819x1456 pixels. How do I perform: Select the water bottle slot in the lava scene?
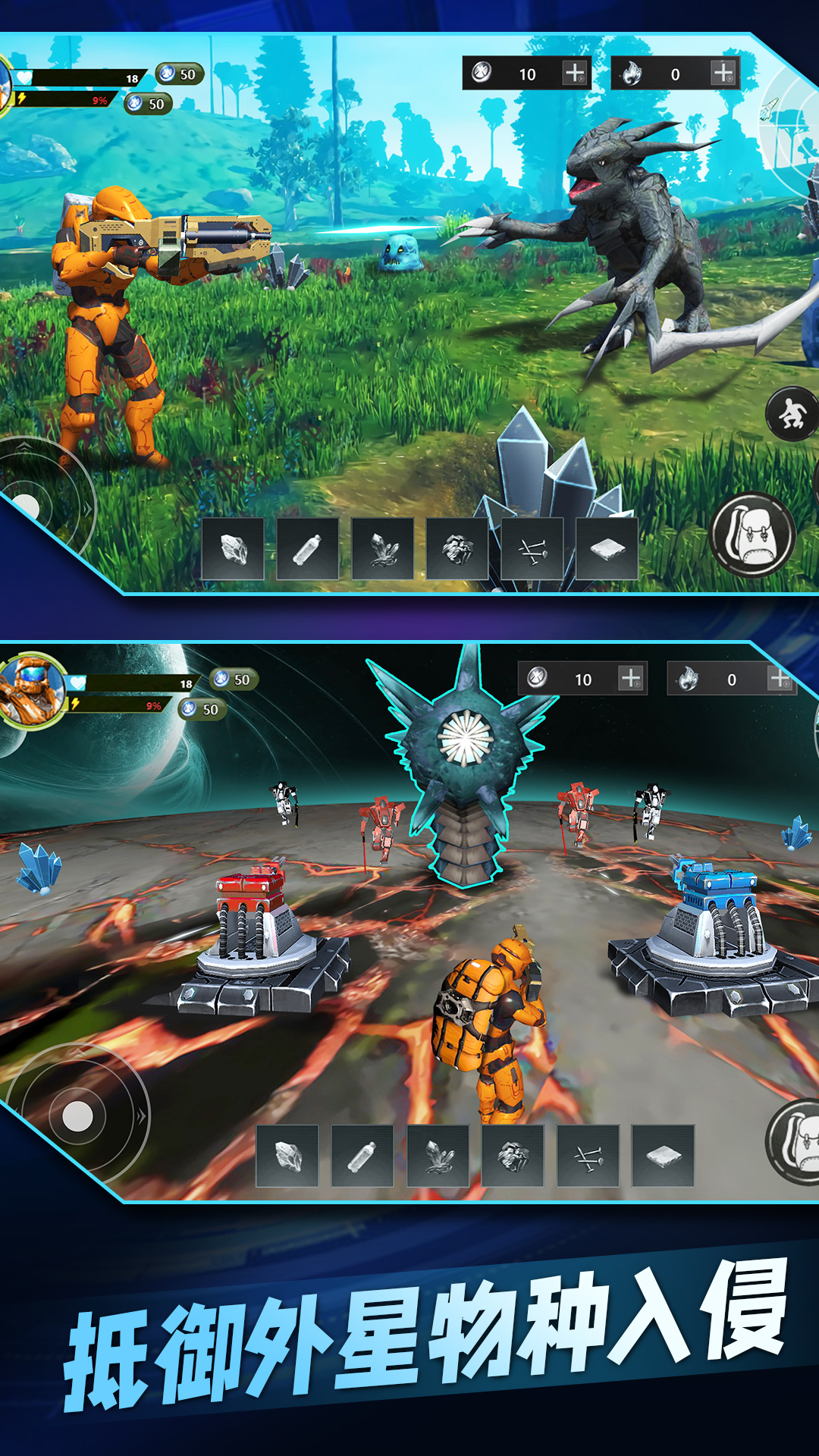pyautogui.click(x=362, y=1156)
